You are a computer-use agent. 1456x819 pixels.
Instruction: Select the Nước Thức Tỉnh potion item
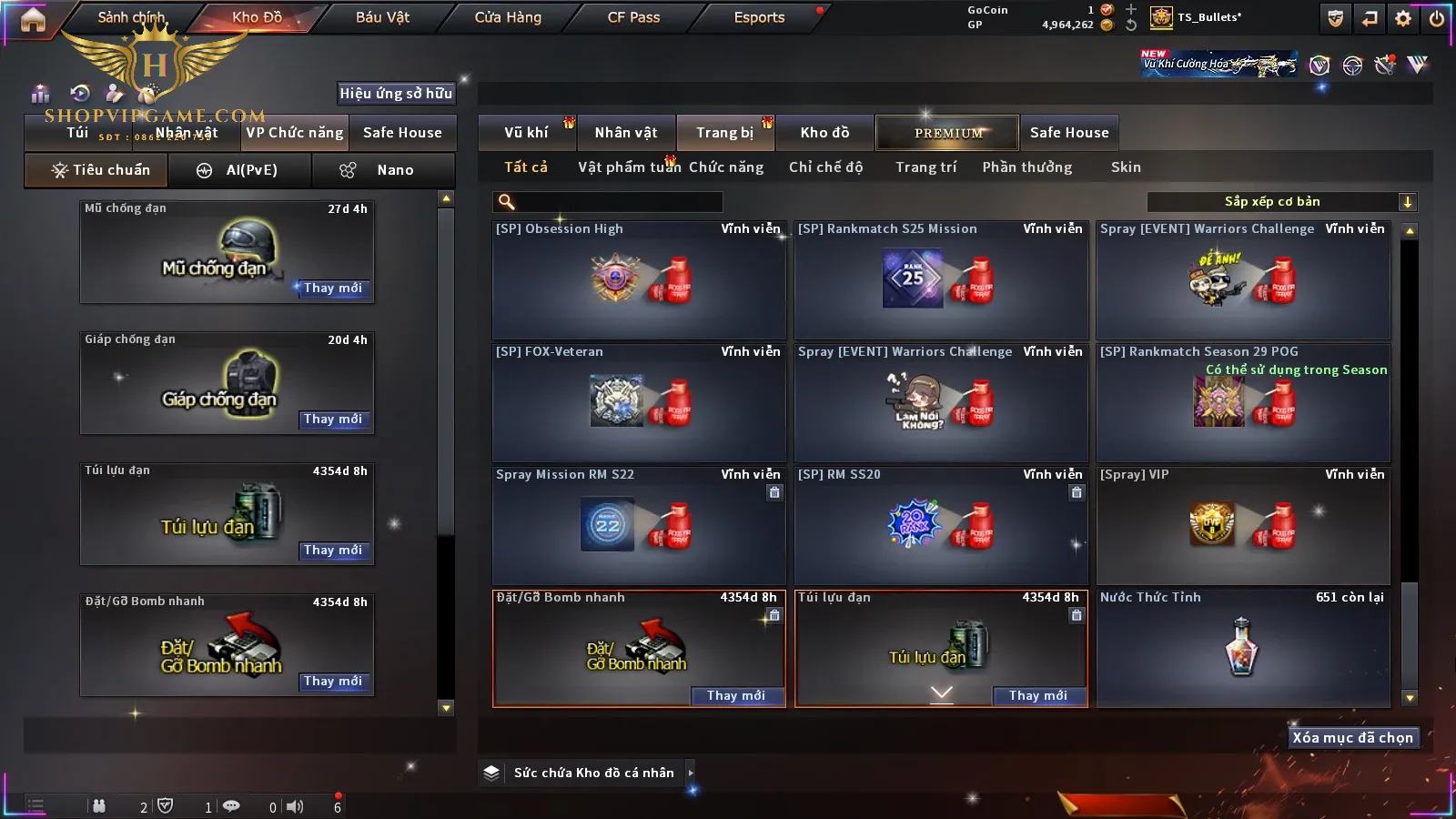pos(1243,648)
